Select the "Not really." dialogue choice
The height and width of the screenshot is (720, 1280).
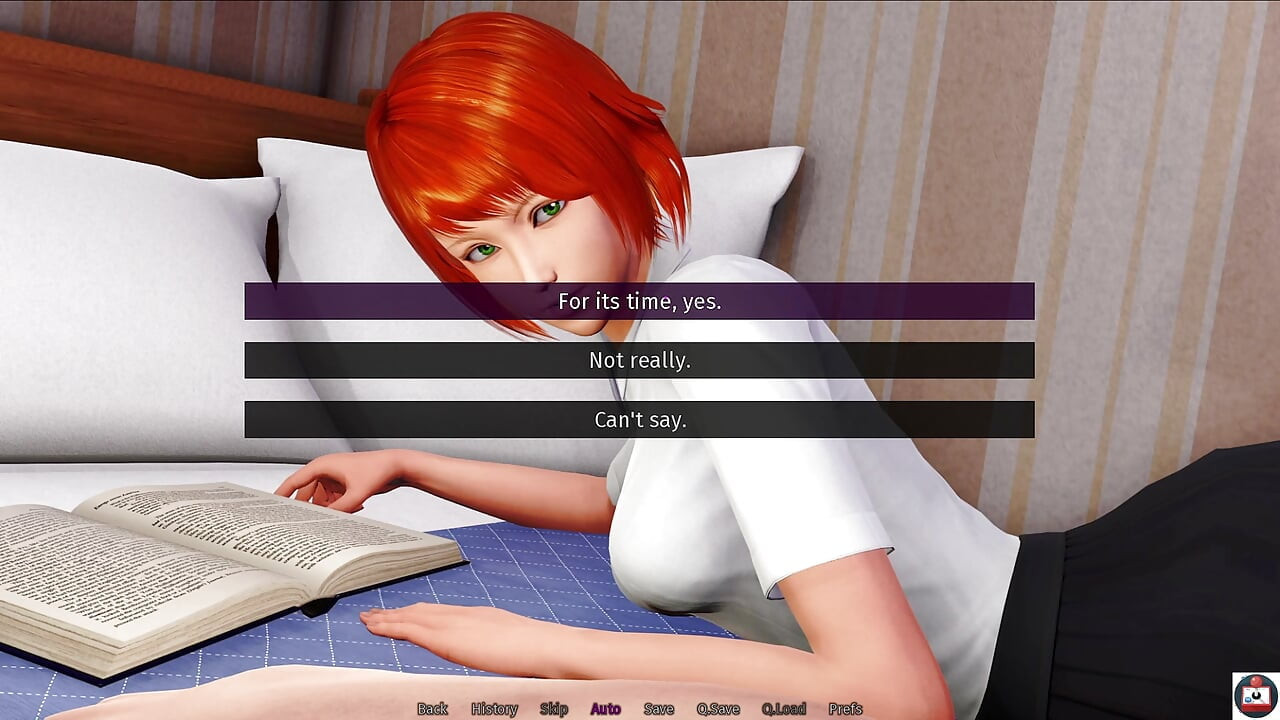pyautogui.click(x=639, y=360)
